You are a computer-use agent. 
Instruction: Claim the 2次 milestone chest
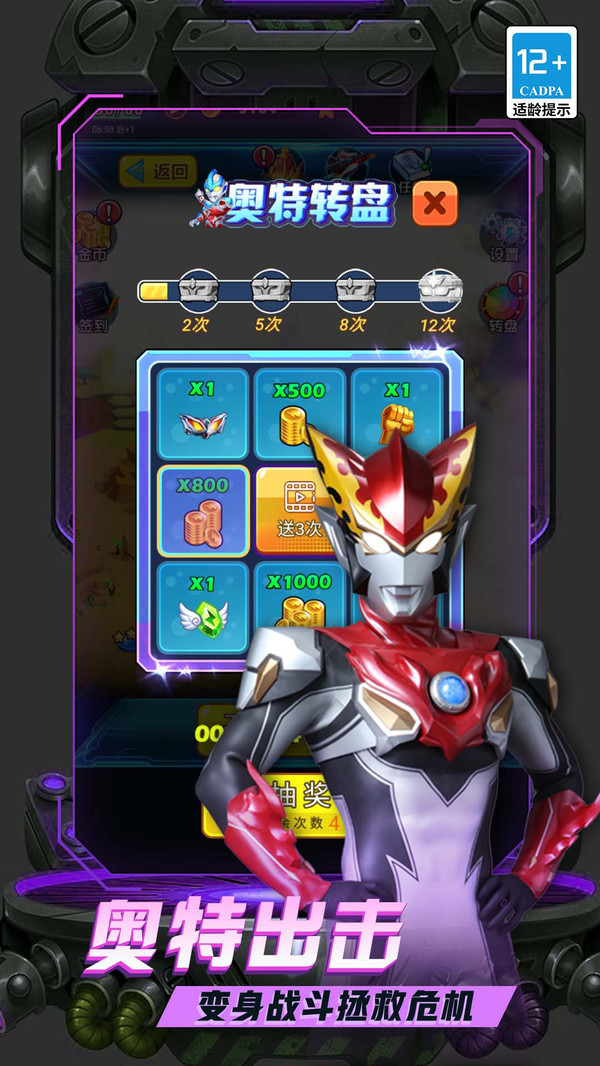196,290
